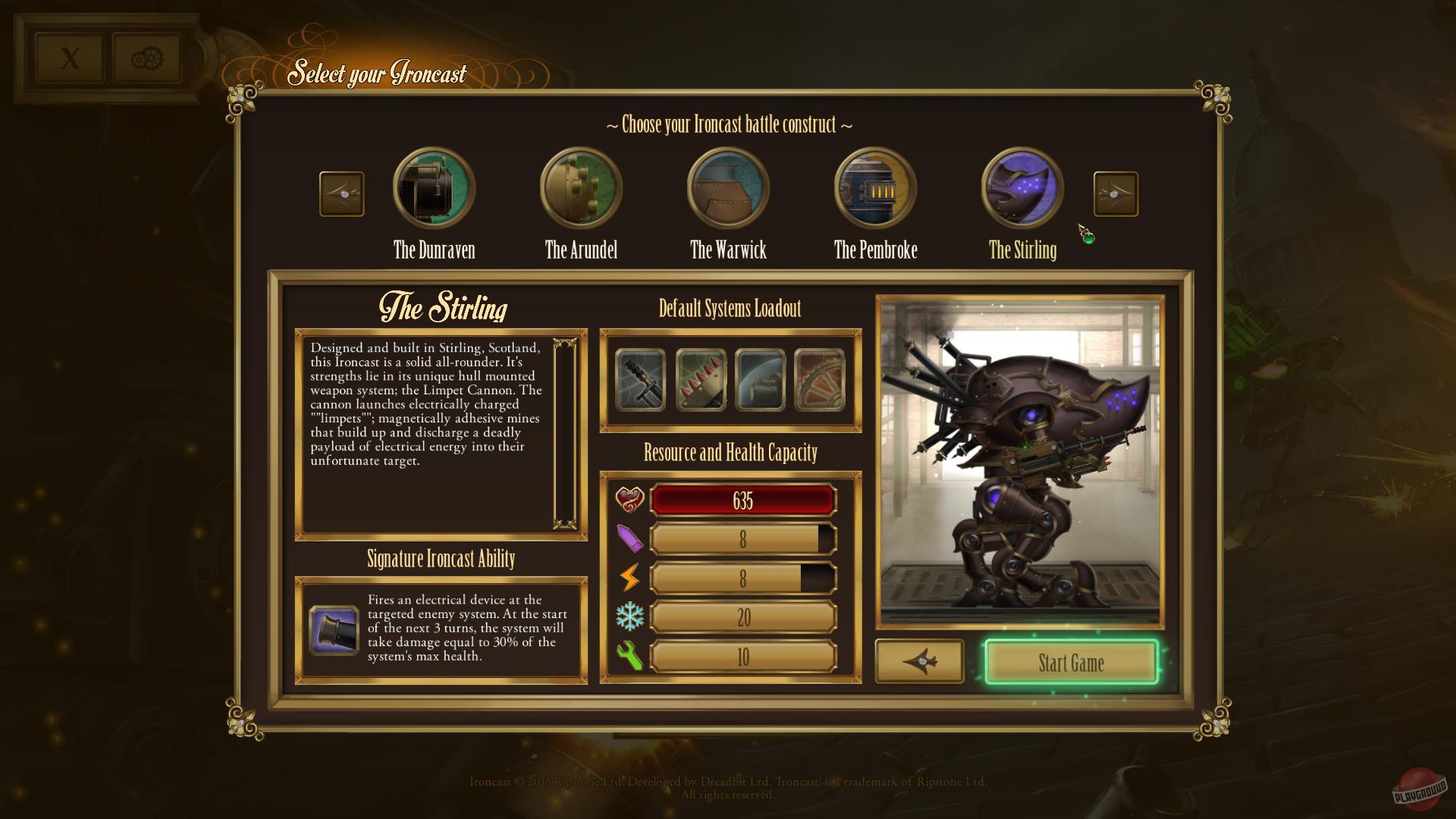Select The Warwick Ironcast portrait
Screen dimensions: 1456x819
pyautogui.click(x=726, y=187)
